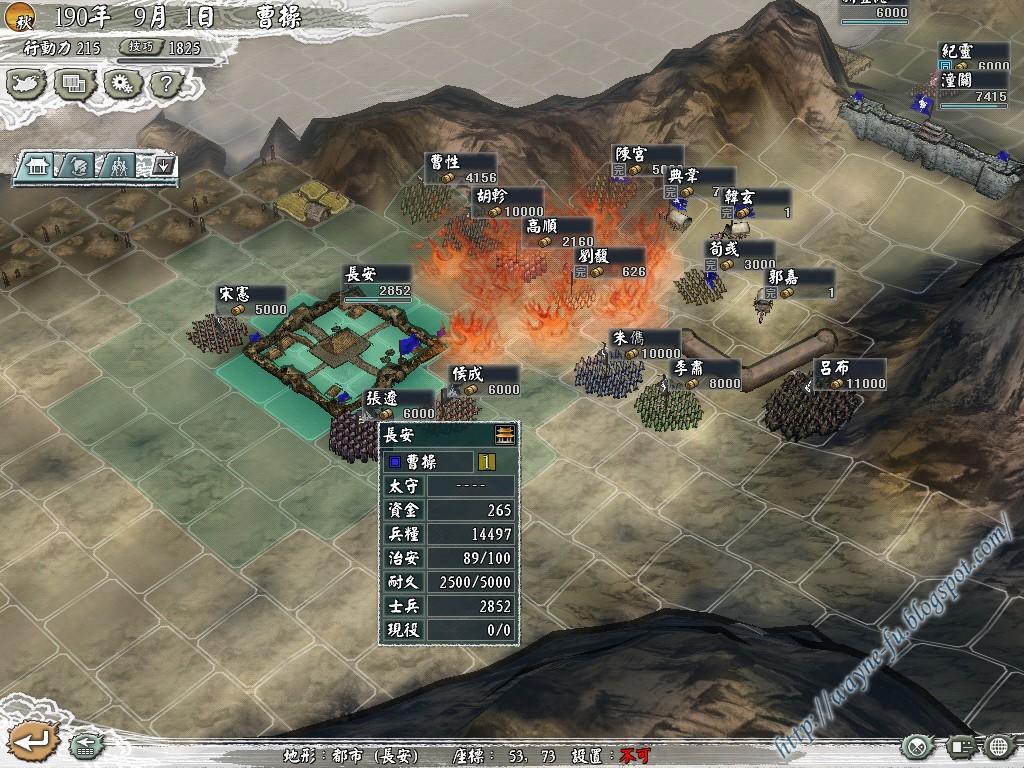
Task: Select the 長安 city label showing 2852
Action: click(376, 281)
